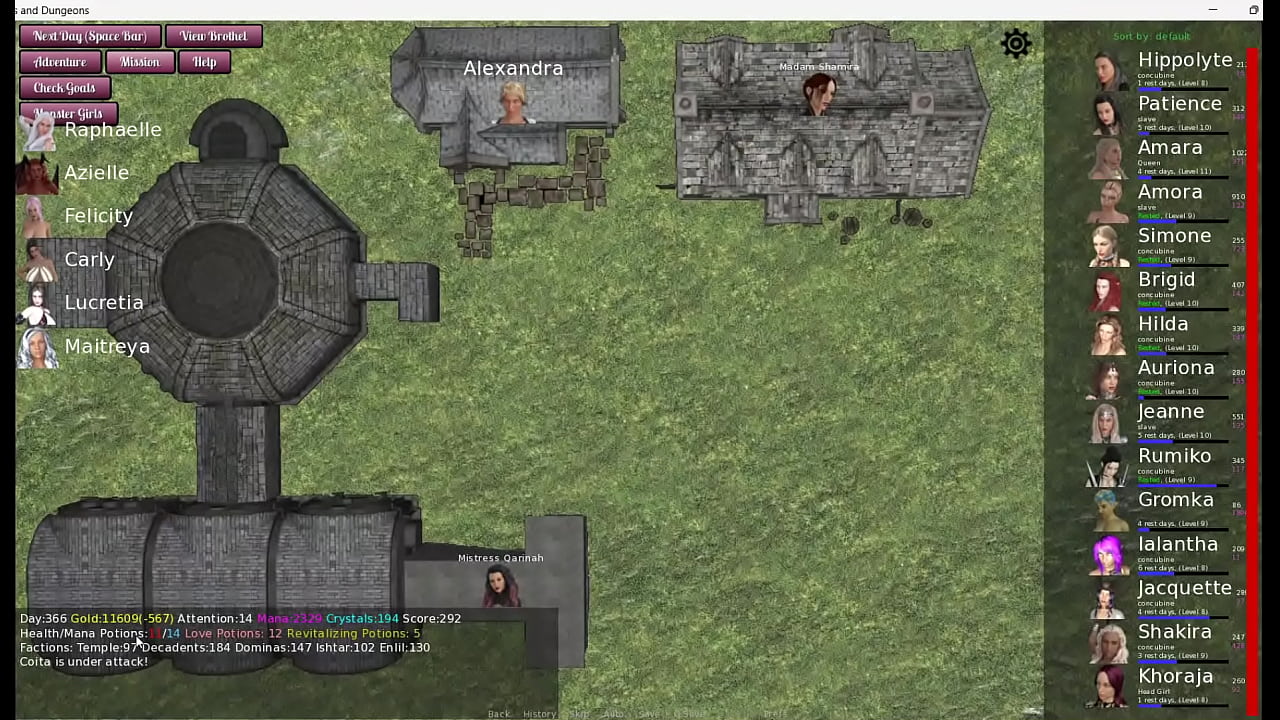This screenshot has width=1280, height=720.
Task: Select Hippolyte in the roster
Action: pyautogui.click(x=1184, y=60)
